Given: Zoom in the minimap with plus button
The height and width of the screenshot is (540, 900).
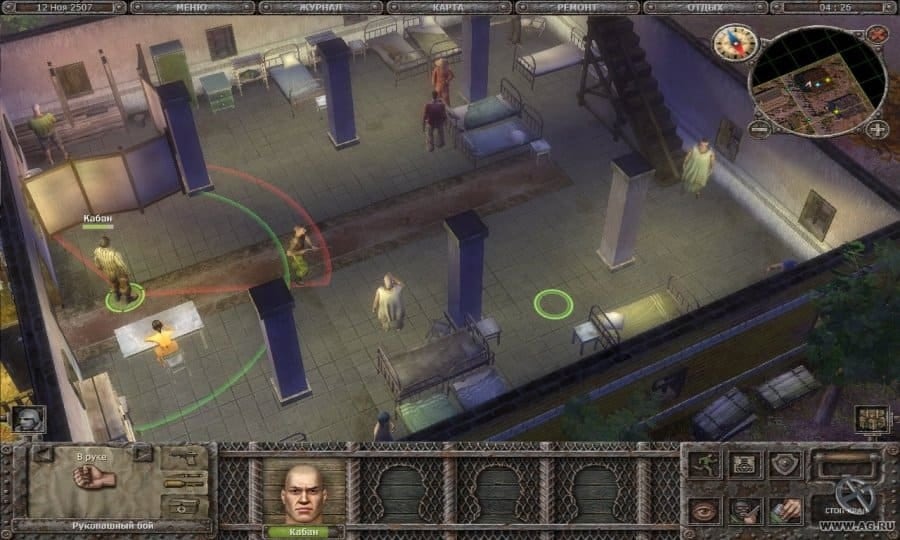Looking at the screenshot, I should [876, 128].
